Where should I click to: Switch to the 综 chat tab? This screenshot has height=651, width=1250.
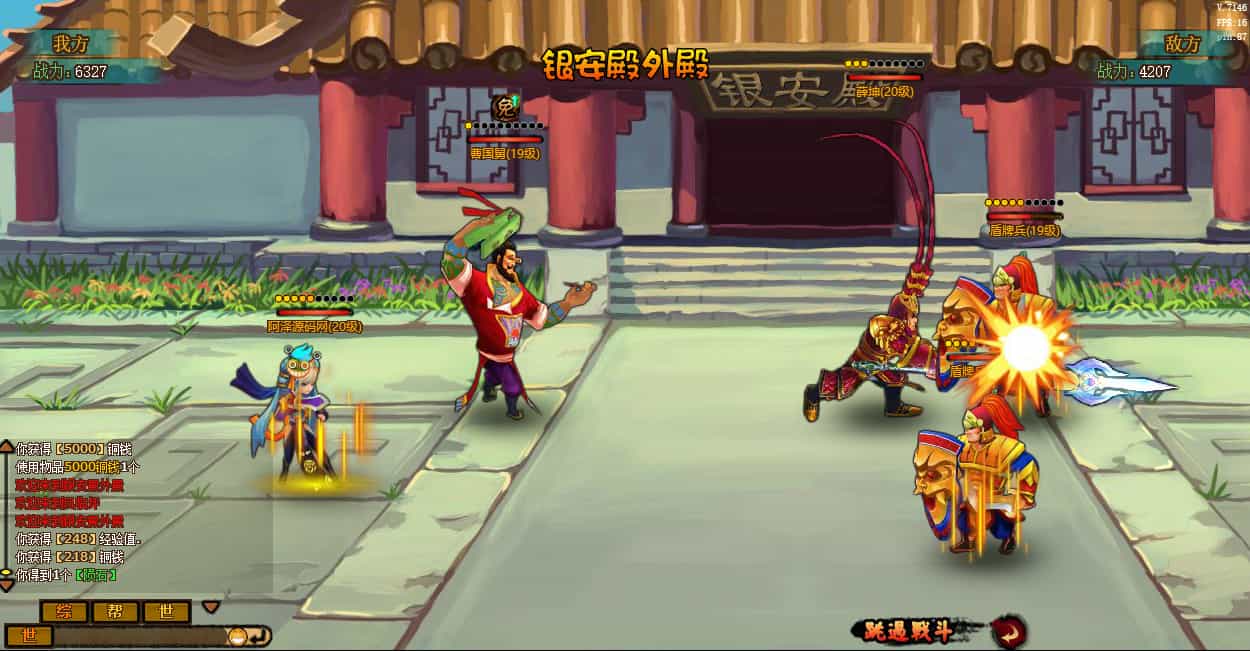pos(64,611)
